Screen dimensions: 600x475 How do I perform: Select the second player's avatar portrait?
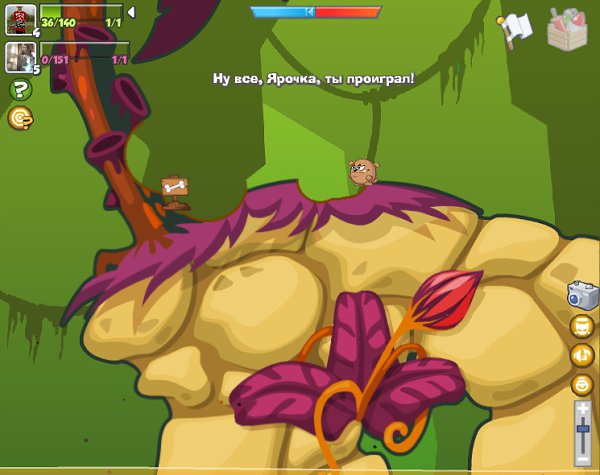pyautogui.click(x=20, y=56)
